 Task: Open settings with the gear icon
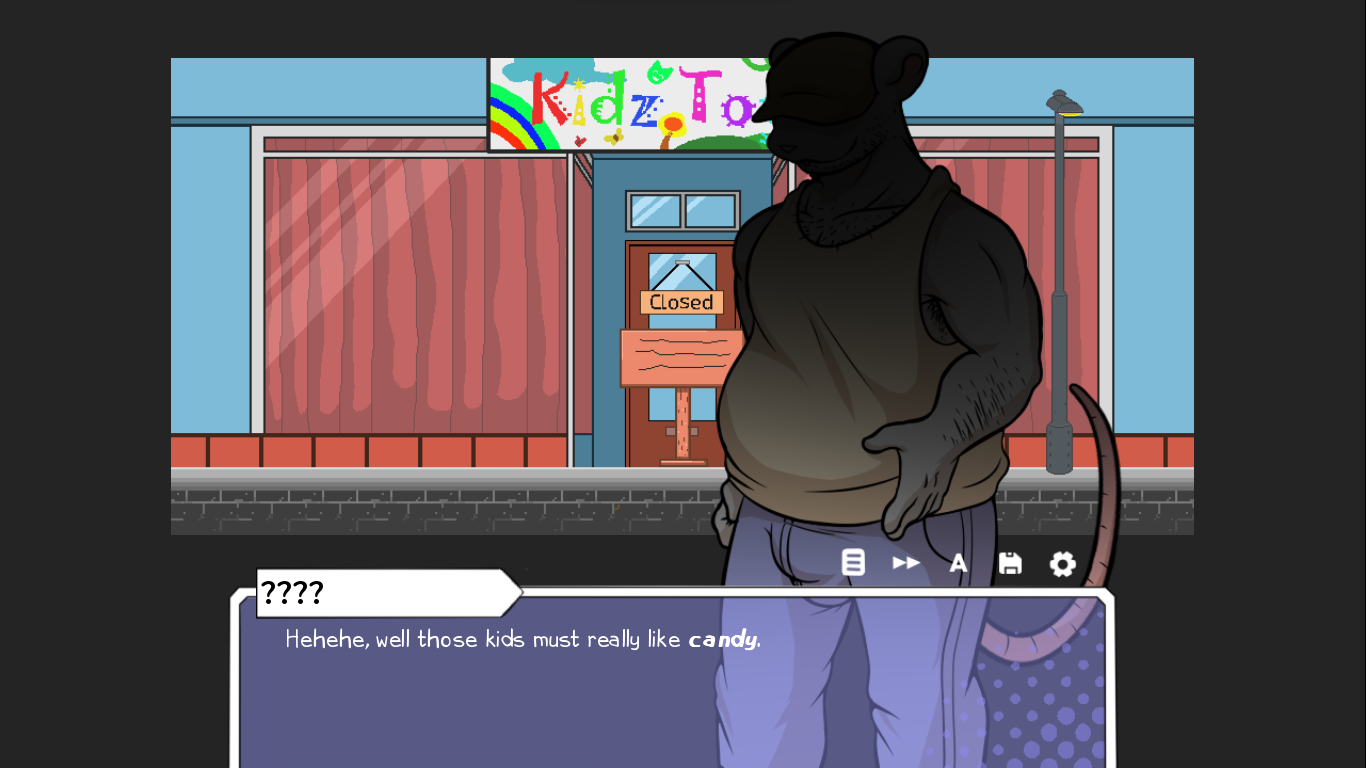[1062, 564]
